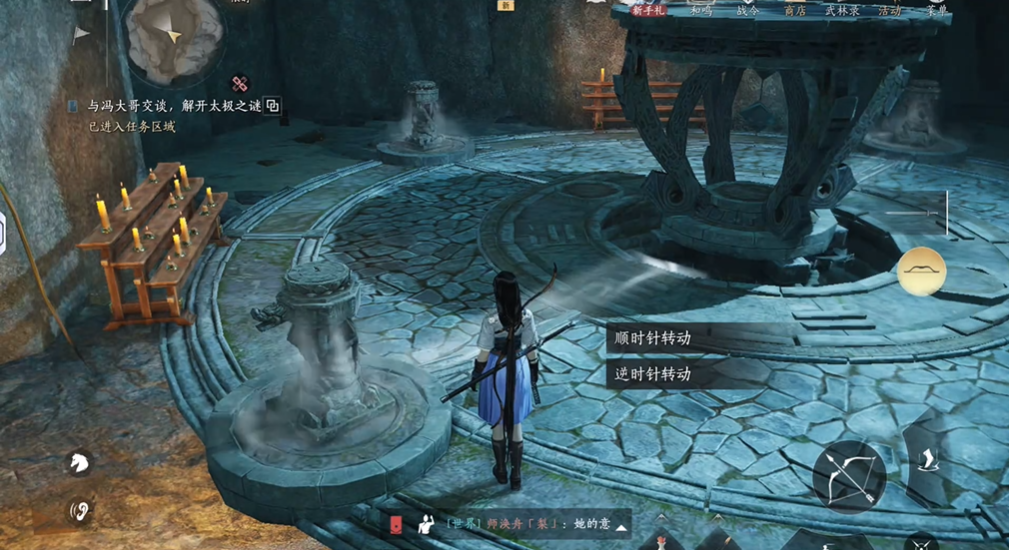This screenshot has width=1009, height=550.
Task: Open the 战令 battle pass
Action: (748, 10)
